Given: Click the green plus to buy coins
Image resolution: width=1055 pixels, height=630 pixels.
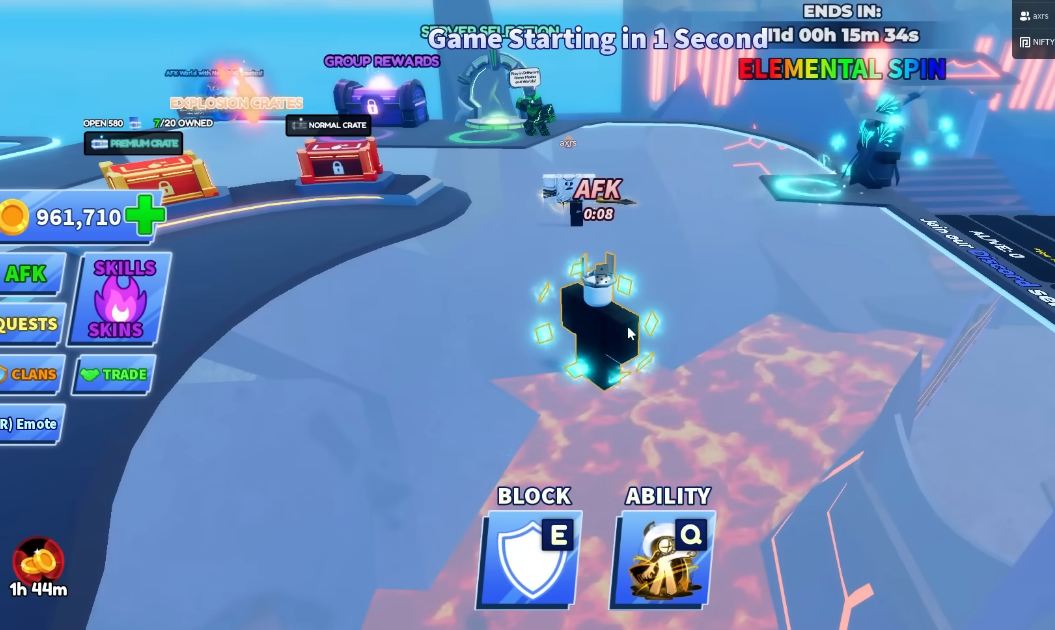Looking at the screenshot, I should coord(145,216).
